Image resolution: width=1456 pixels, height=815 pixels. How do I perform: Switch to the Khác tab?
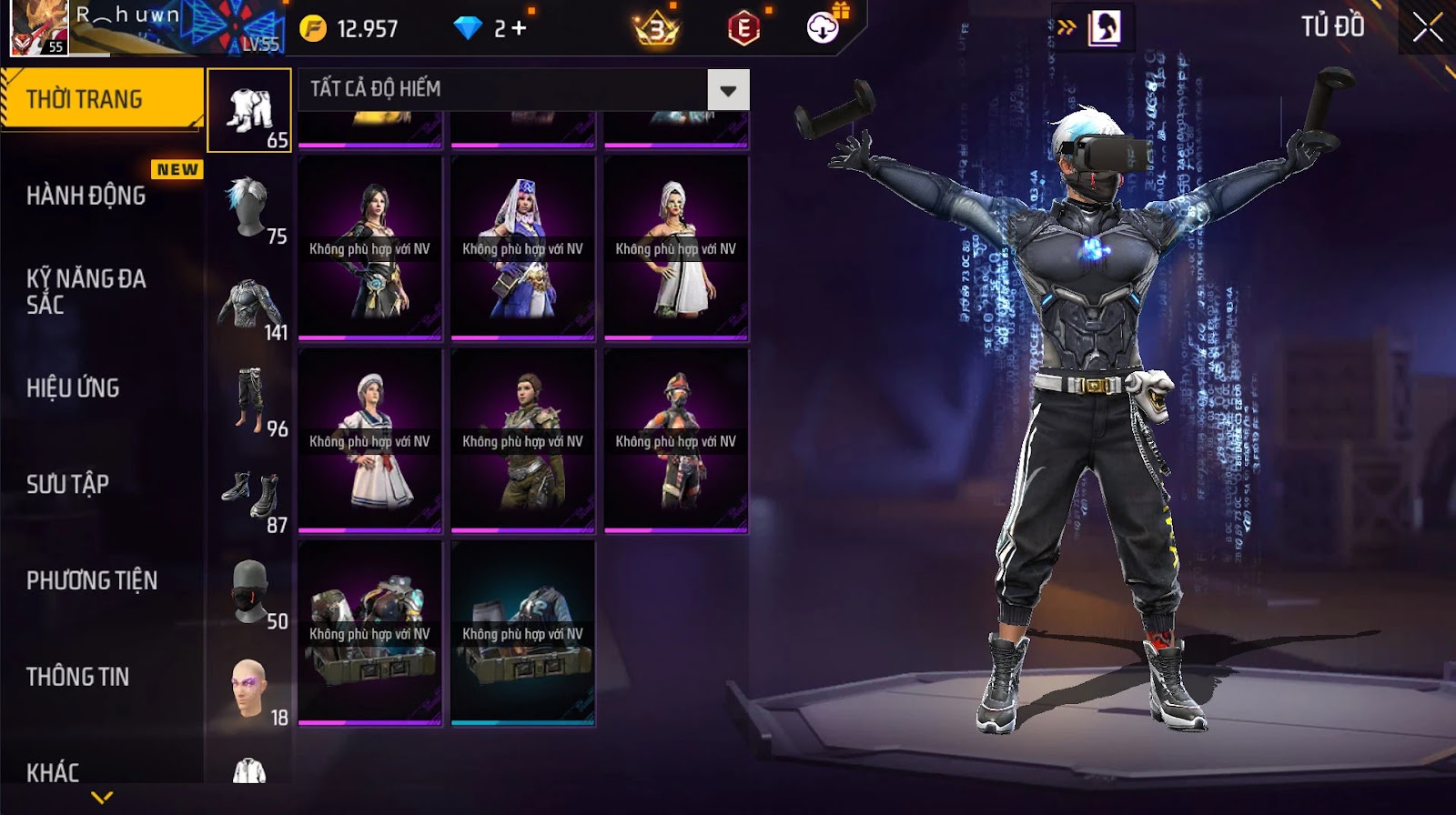[53, 772]
